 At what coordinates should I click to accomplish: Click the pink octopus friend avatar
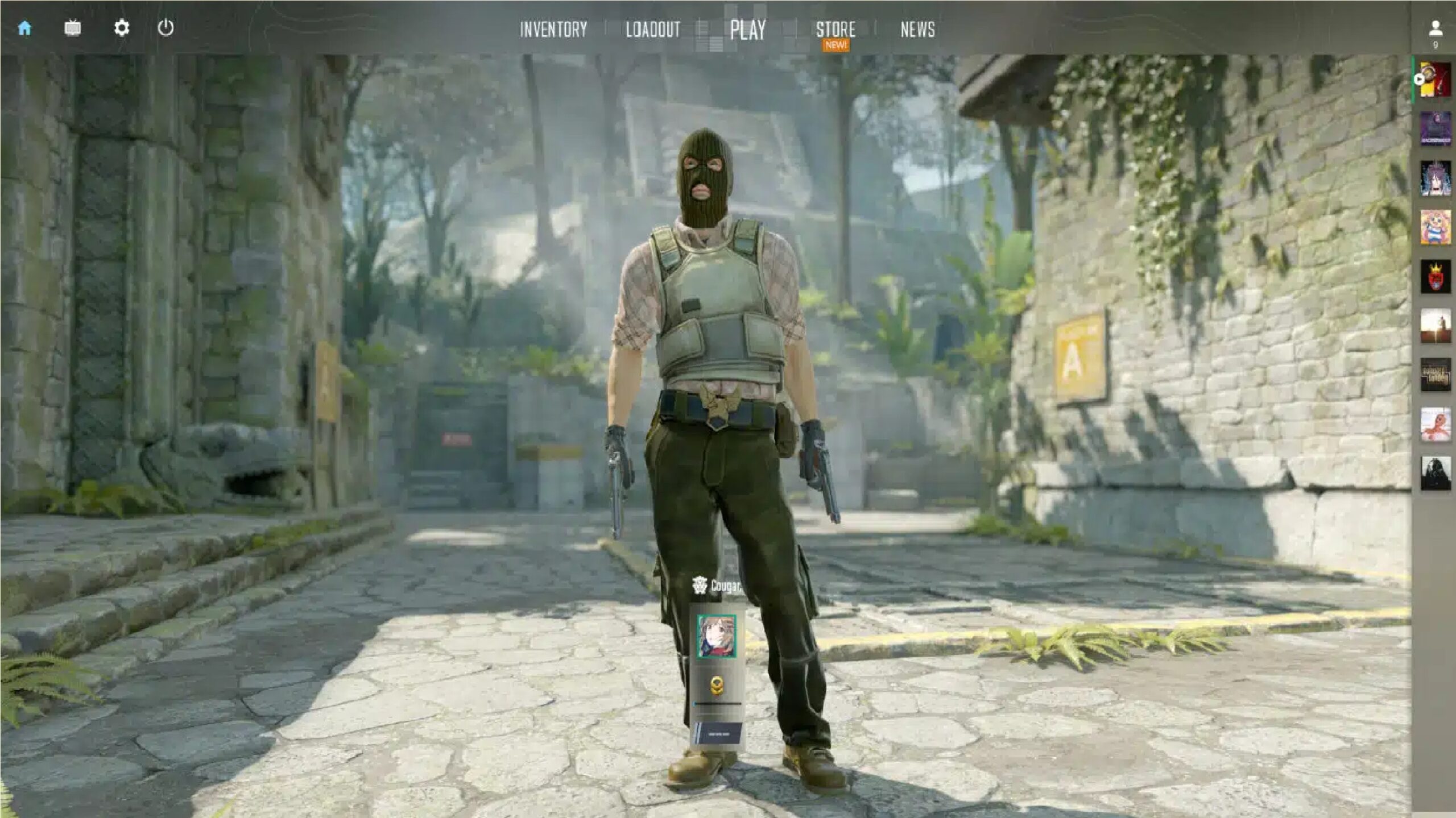point(1435,424)
